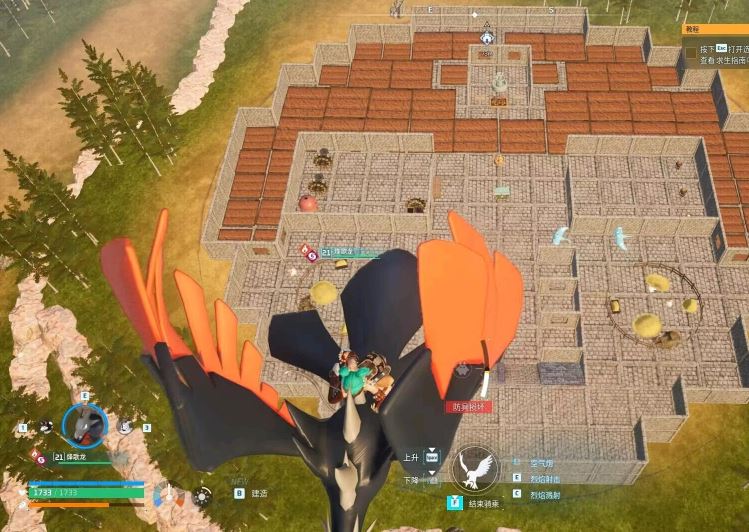Toggle the tutorial objective checkbox
The width and height of the screenshot is (749, 532).
[690, 52]
